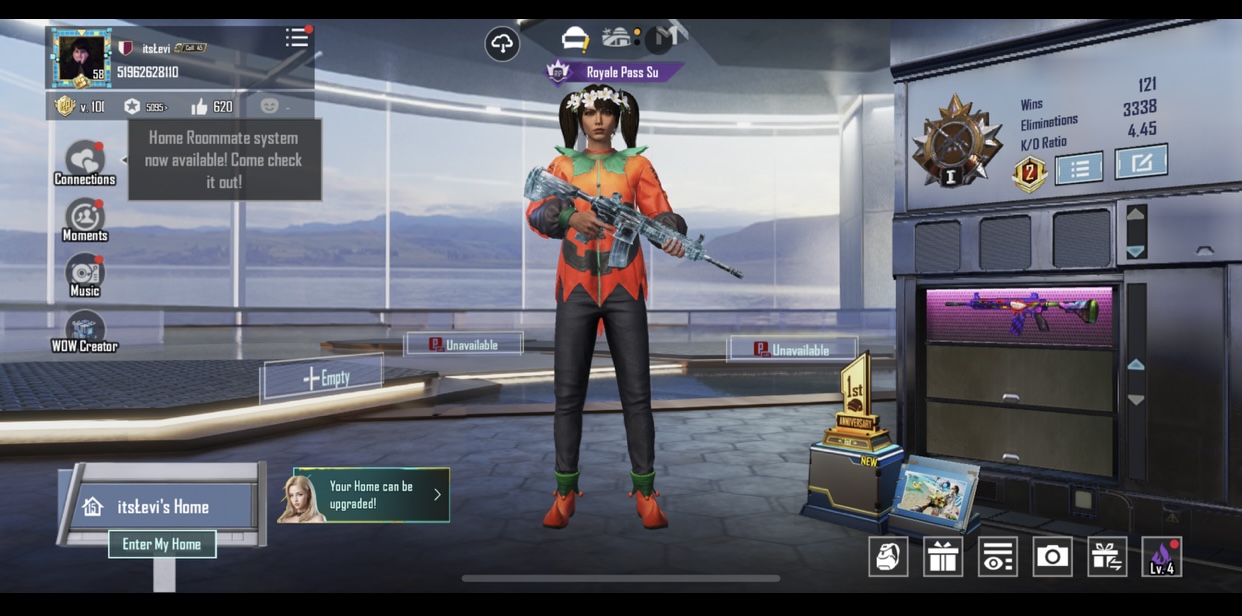The height and width of the screenshot is (616, 1242).
Task: Open the purple flame Lv. 4 icon
Action: [1161, 557]
